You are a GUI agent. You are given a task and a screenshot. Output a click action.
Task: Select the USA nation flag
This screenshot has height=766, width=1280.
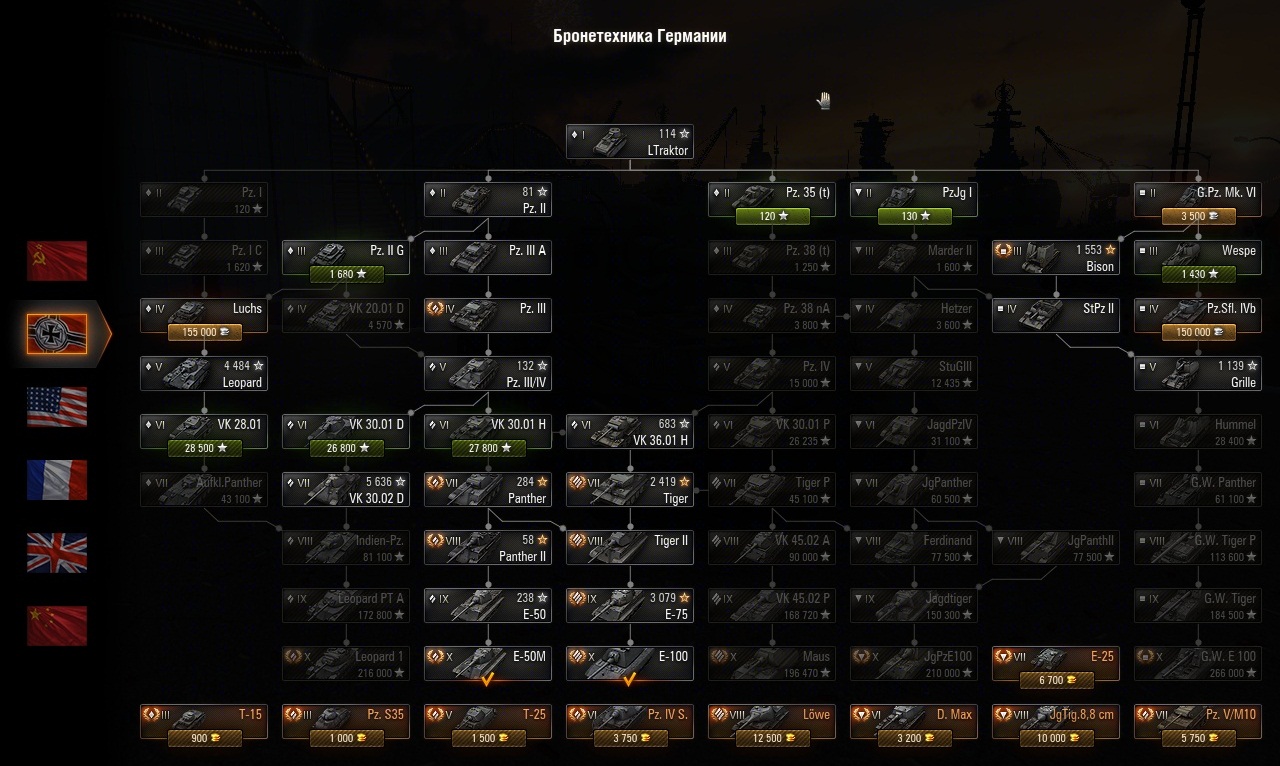click(57, 407)
